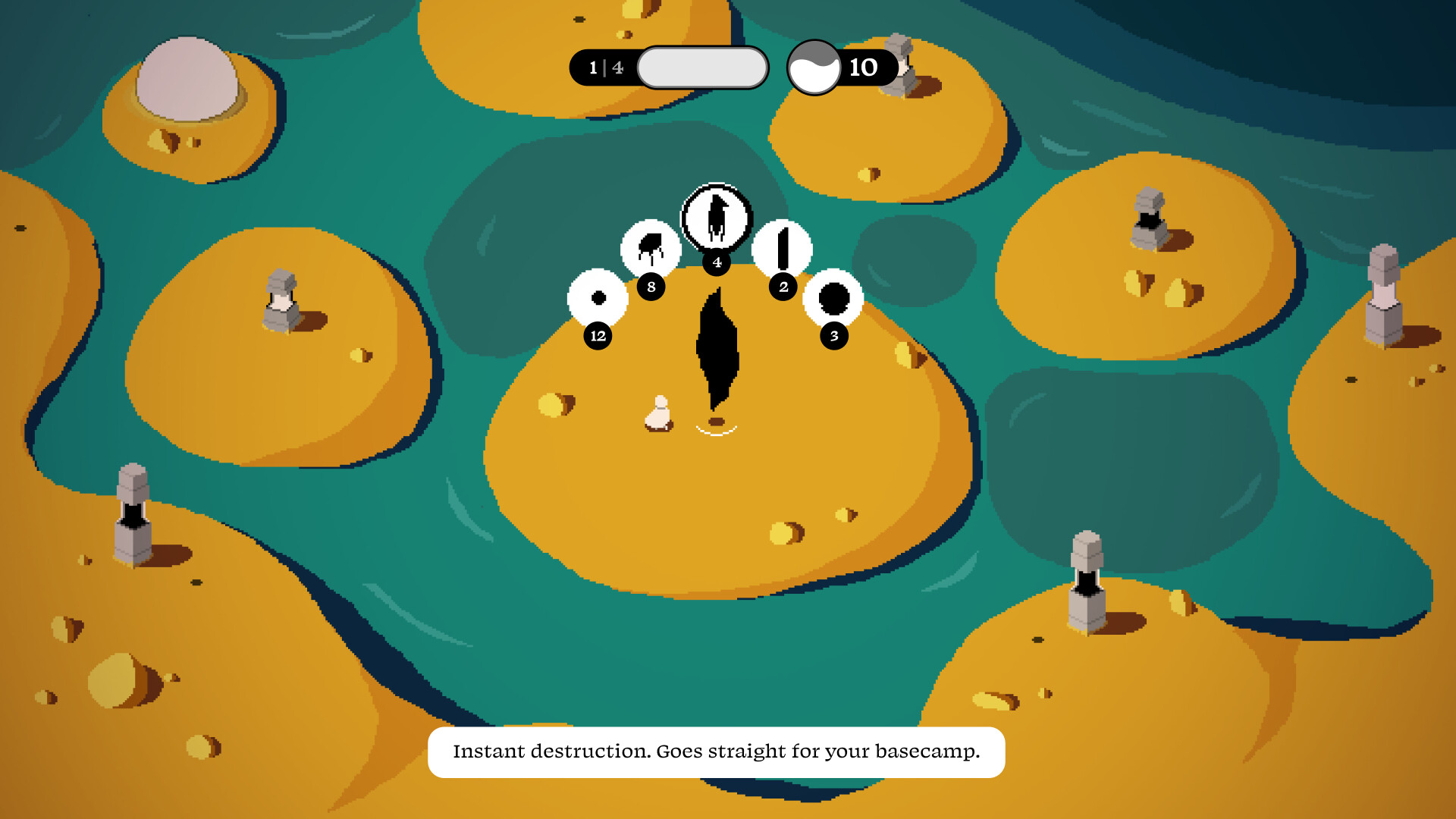Click the cost badge showing 8 under the altar
This screenshot has width=1456, height=819.
pos(650,288)
